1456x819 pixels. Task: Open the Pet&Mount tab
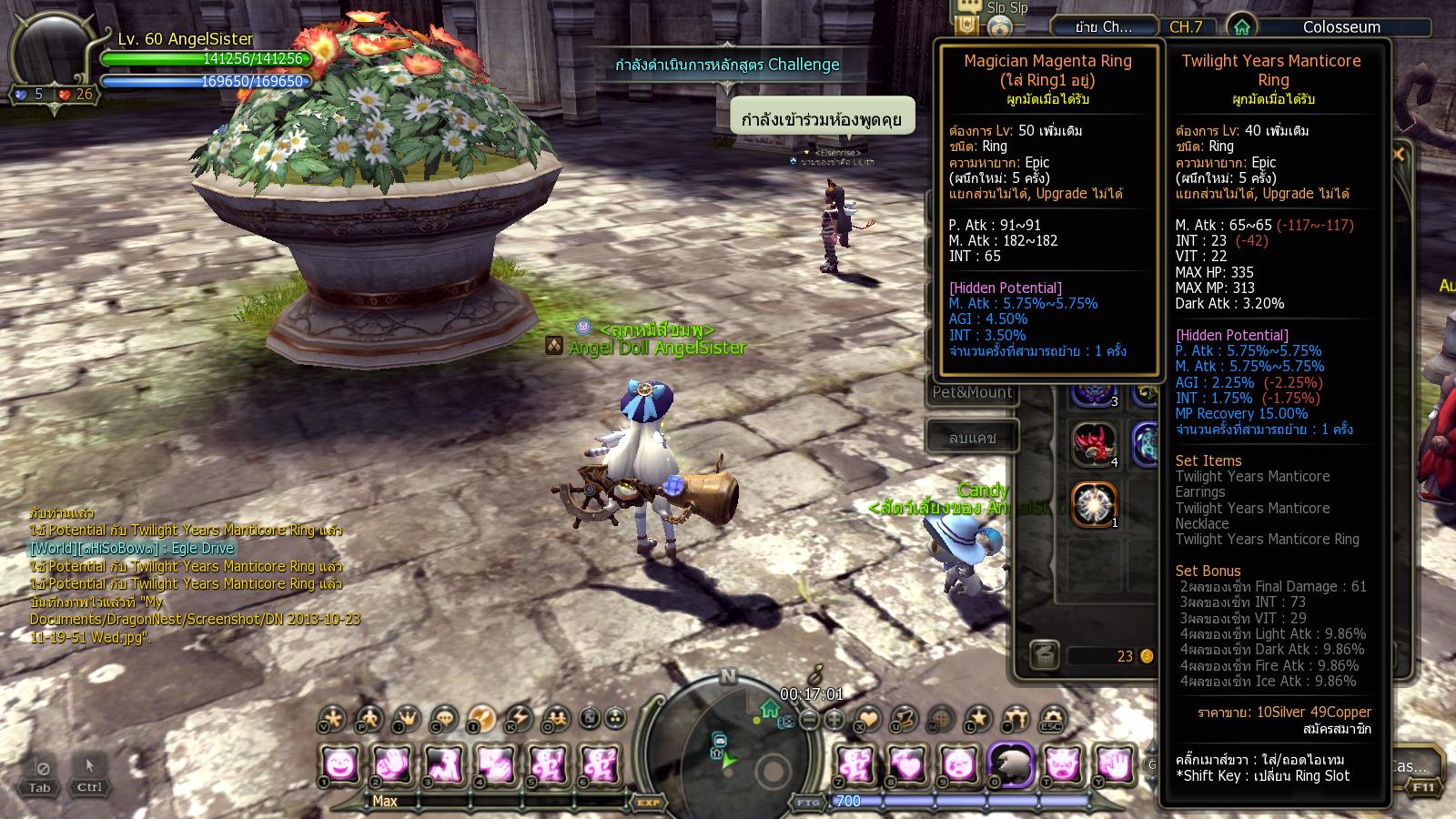(x=972, y=392)
